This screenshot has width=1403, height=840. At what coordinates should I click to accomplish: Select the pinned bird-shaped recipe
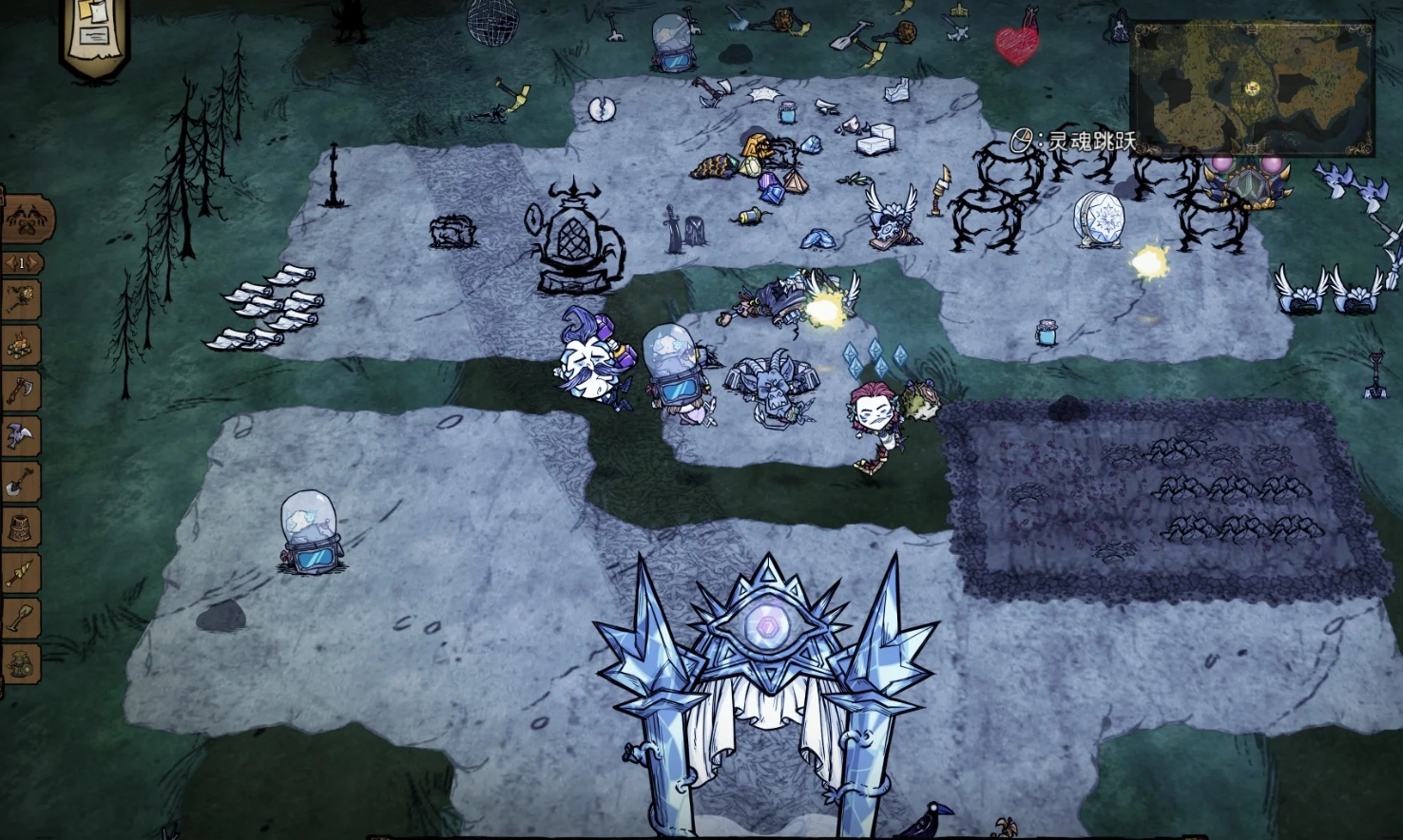click(x=21, y=436)
